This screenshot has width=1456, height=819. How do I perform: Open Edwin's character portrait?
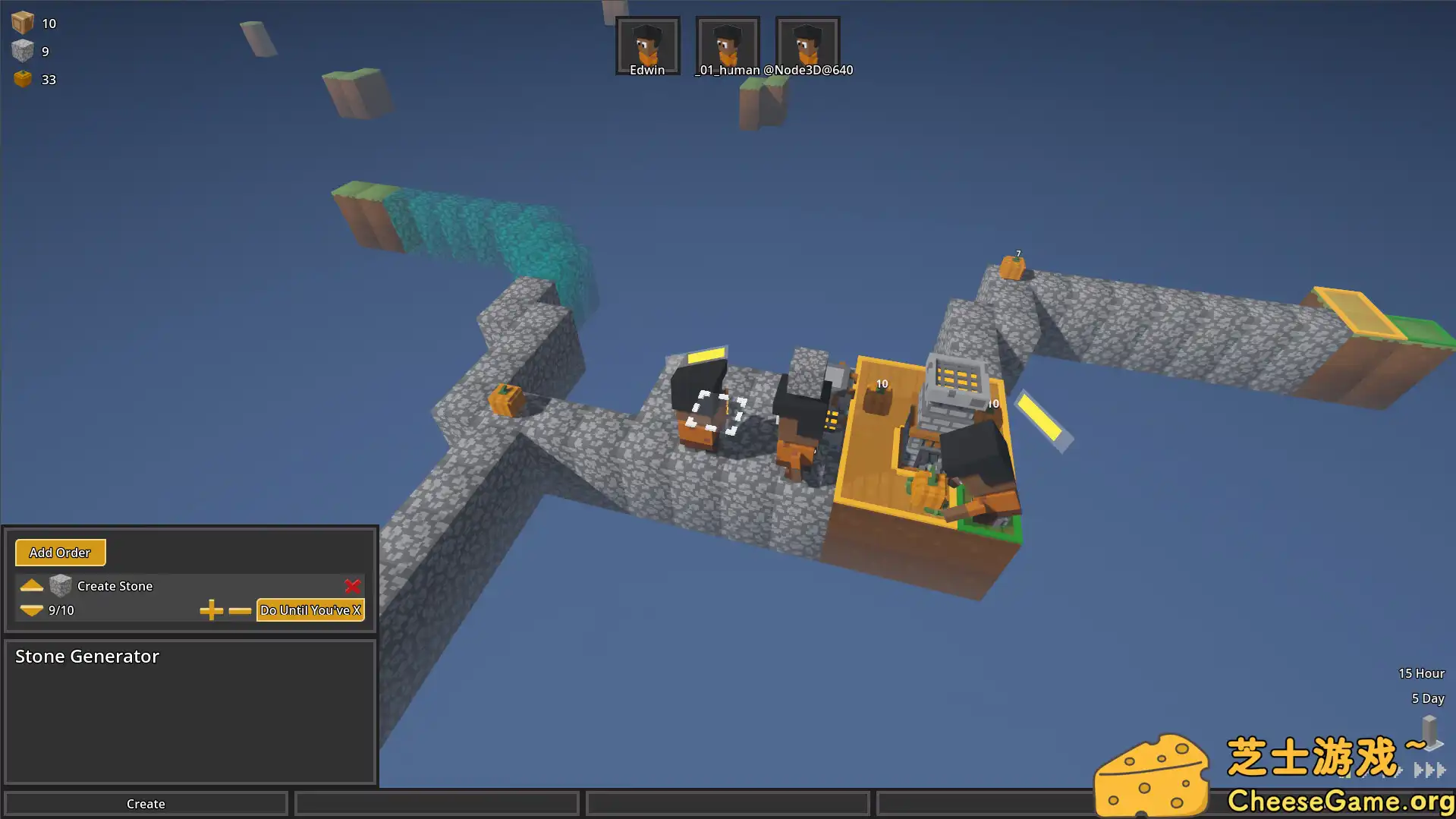(x=647, y=44)
